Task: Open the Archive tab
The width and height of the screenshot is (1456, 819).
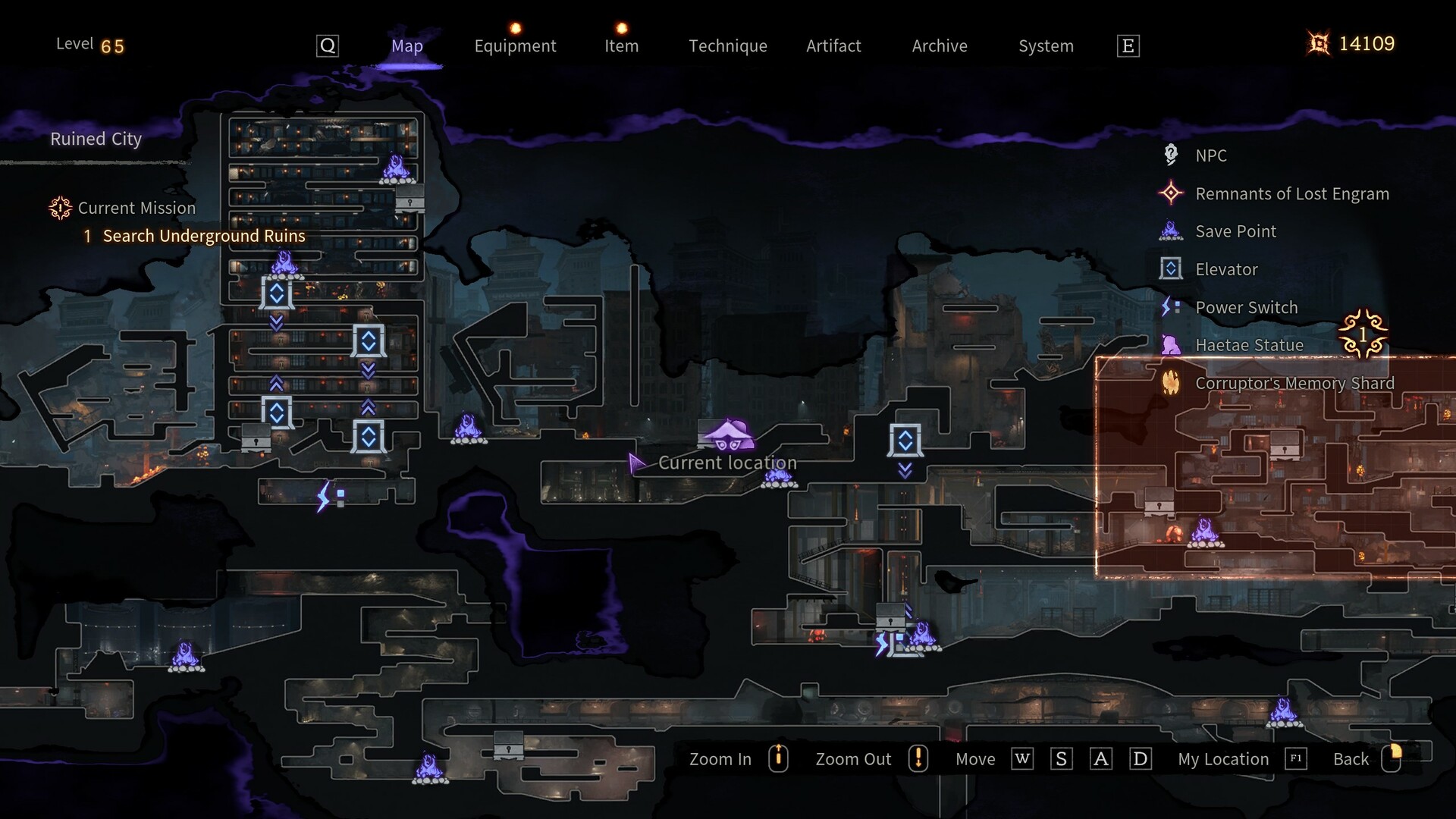Action: click(x=940, y=45)
